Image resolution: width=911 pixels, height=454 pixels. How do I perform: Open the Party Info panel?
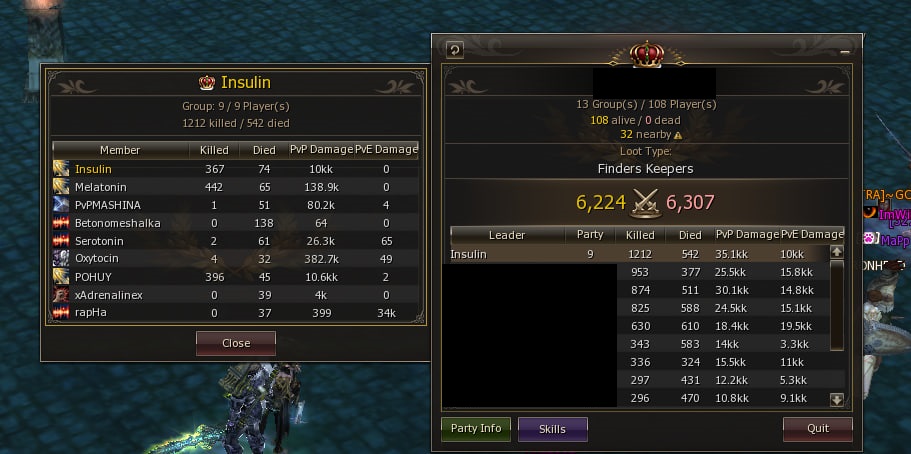pos(476,429)
